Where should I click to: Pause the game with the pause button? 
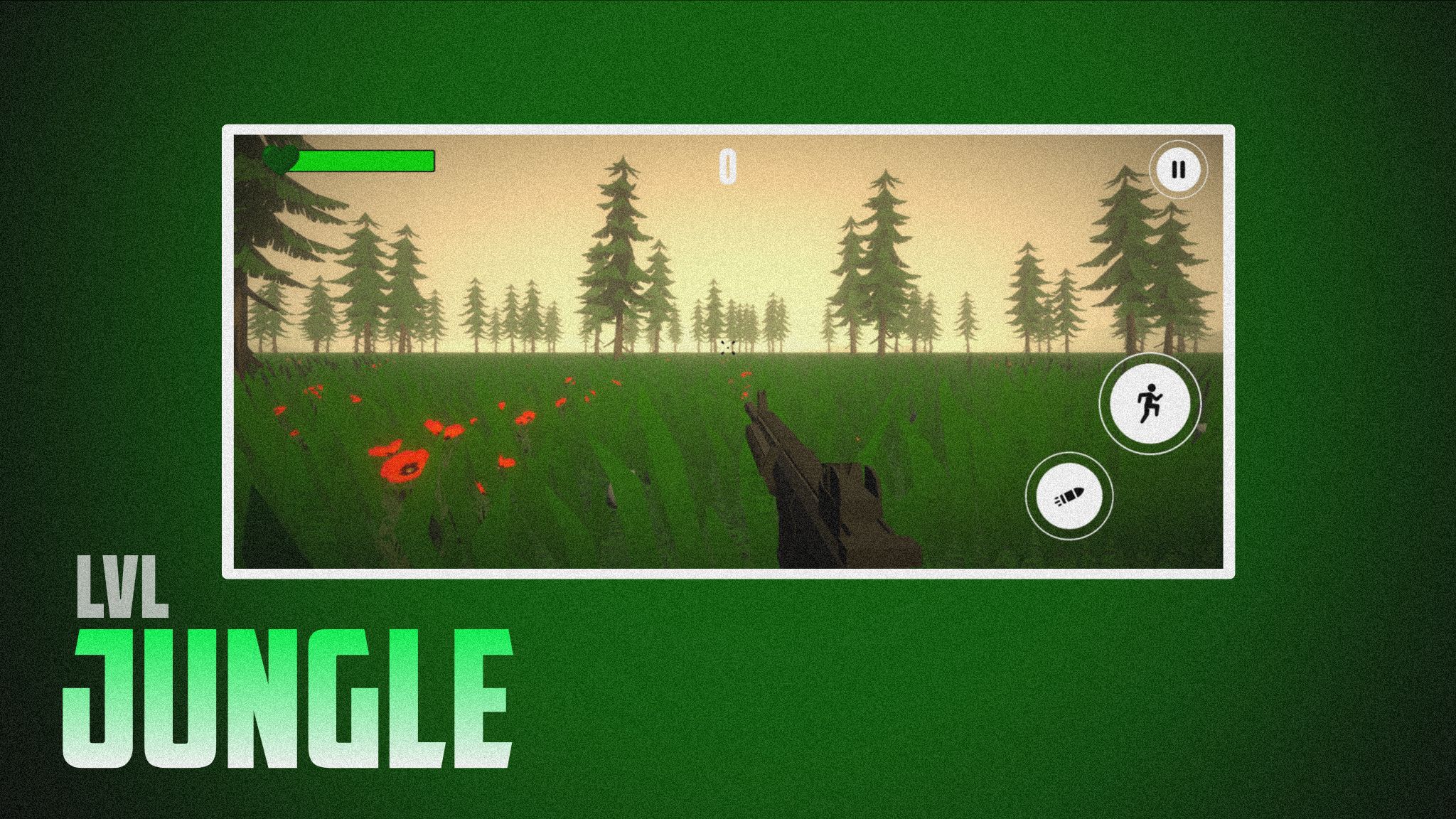coord(1178,170)
